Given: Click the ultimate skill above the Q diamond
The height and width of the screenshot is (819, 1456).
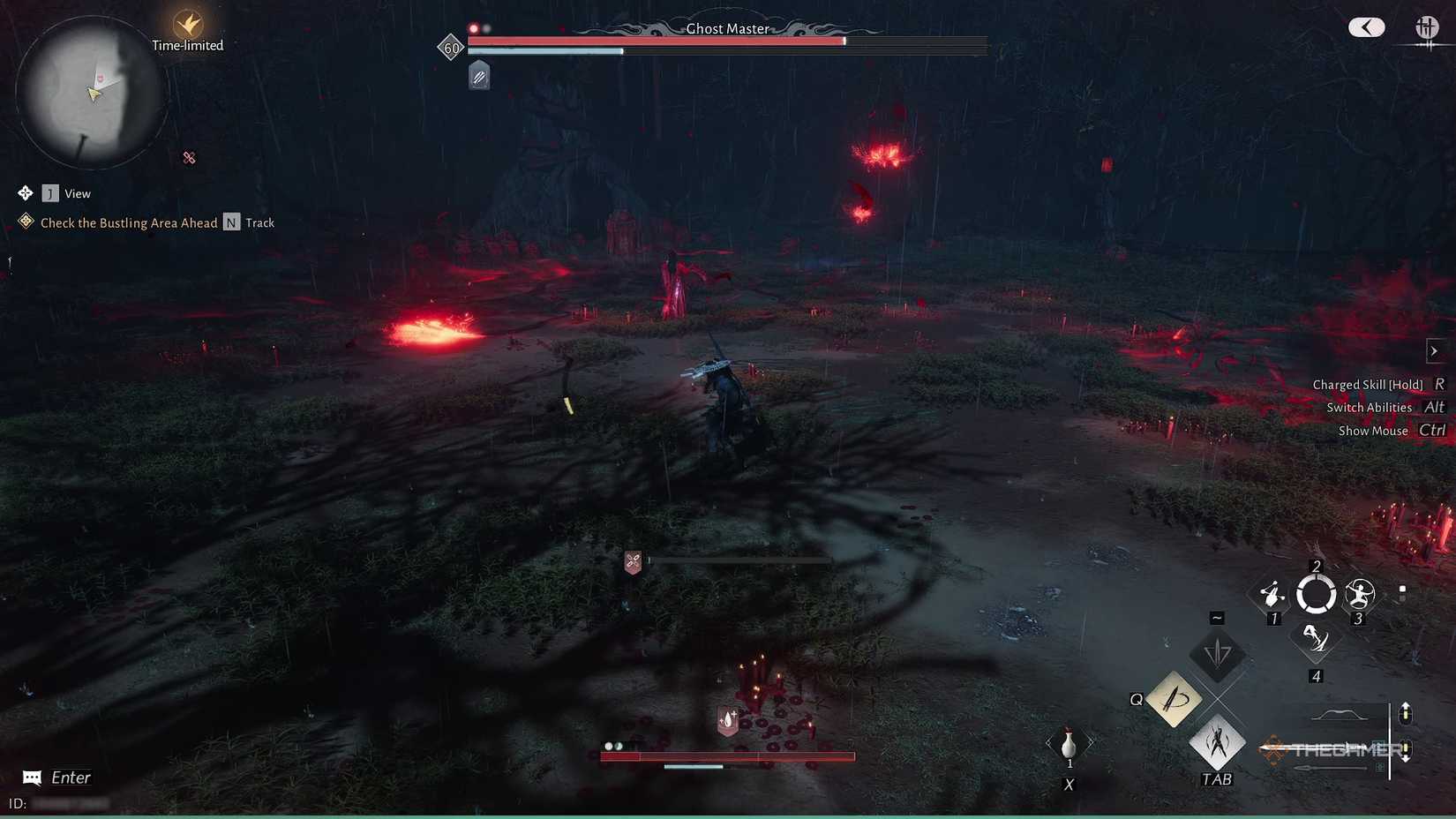Looking at the screenshot, I should click(1218, 655).
